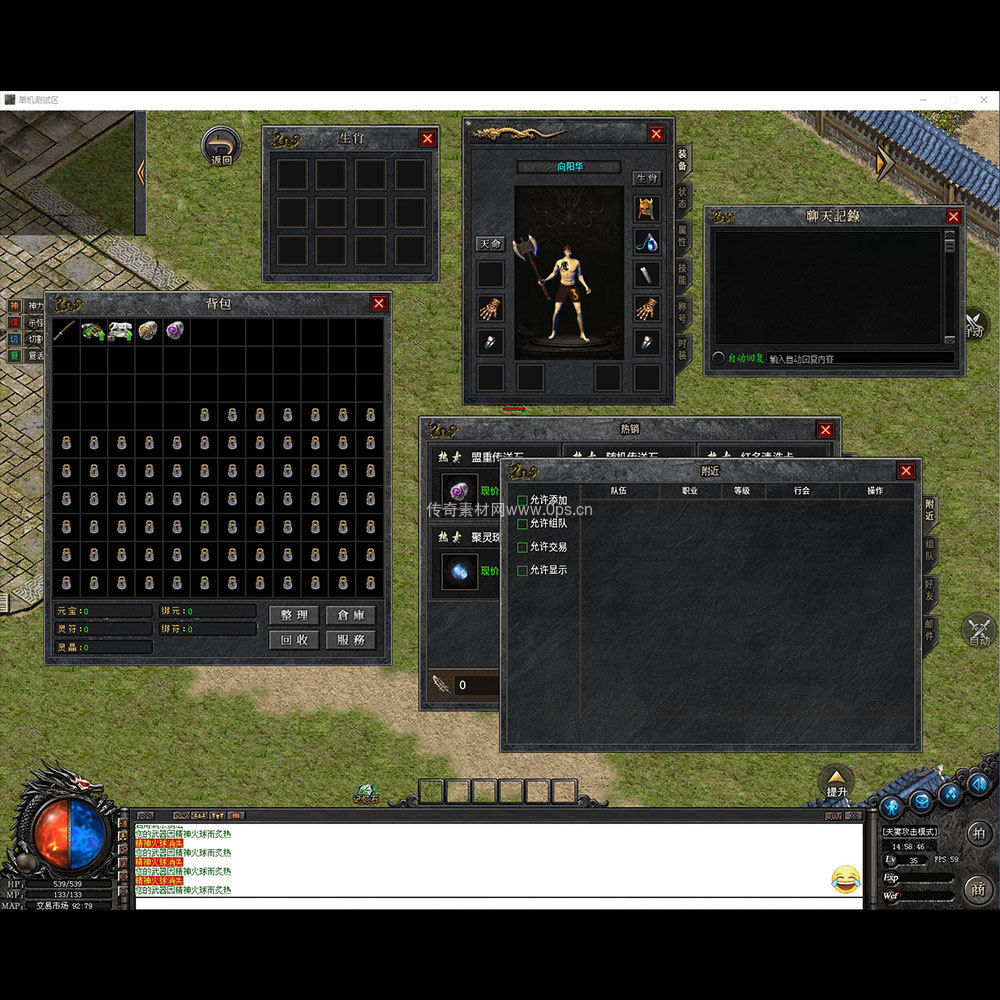Close the 背包 backpack window
The height and width of the screenshot is (1000, 1000).
pos(379,303)
